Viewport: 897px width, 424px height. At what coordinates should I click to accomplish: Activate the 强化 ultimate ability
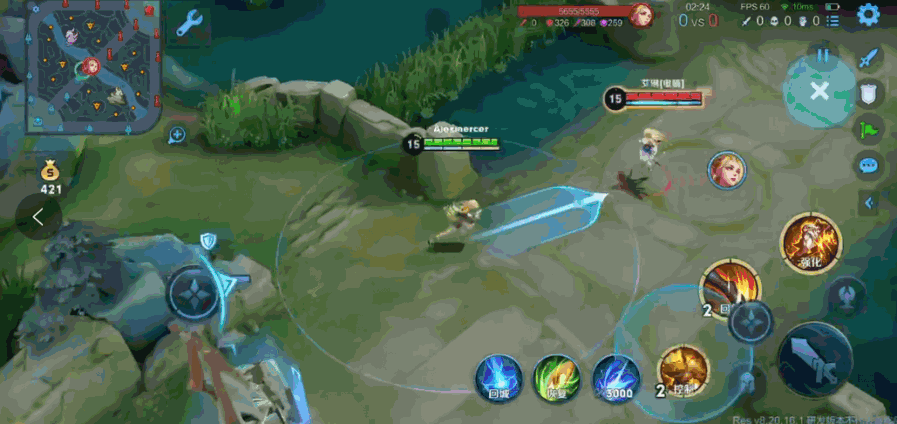(811, 241)
